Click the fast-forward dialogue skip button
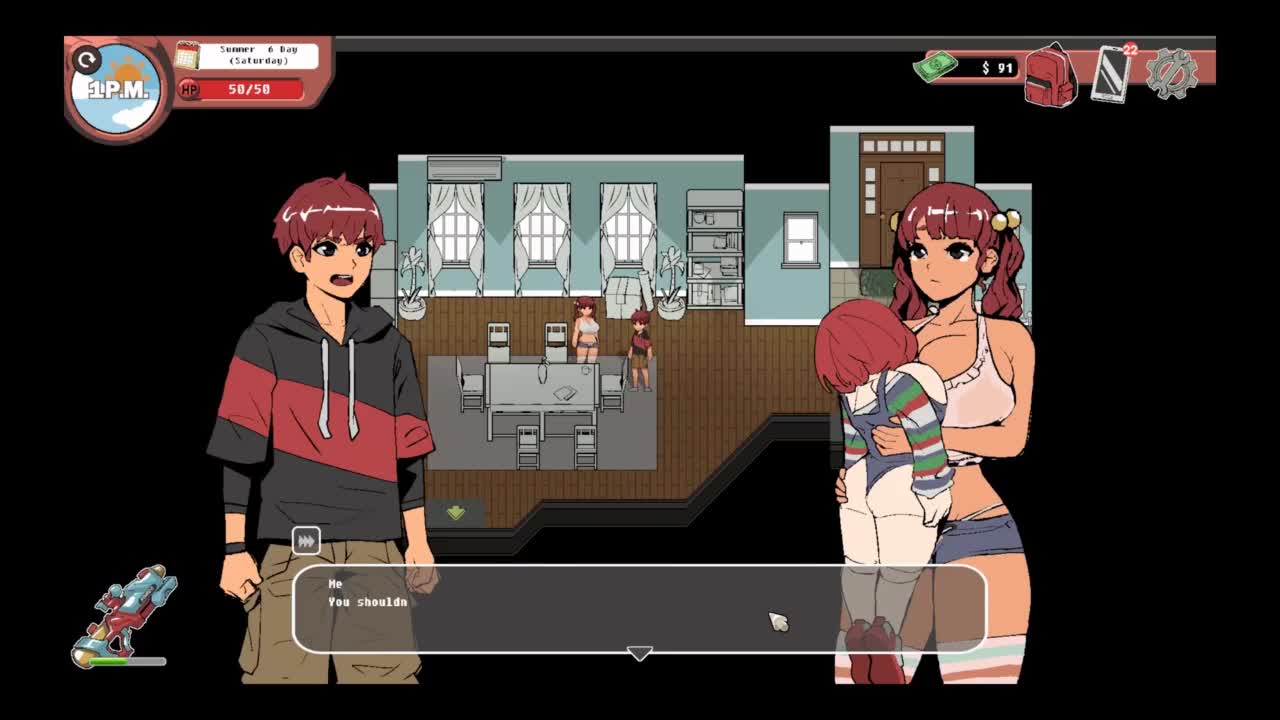The width and height of the screenshot is (1280, 720). [x=306, y=541]
